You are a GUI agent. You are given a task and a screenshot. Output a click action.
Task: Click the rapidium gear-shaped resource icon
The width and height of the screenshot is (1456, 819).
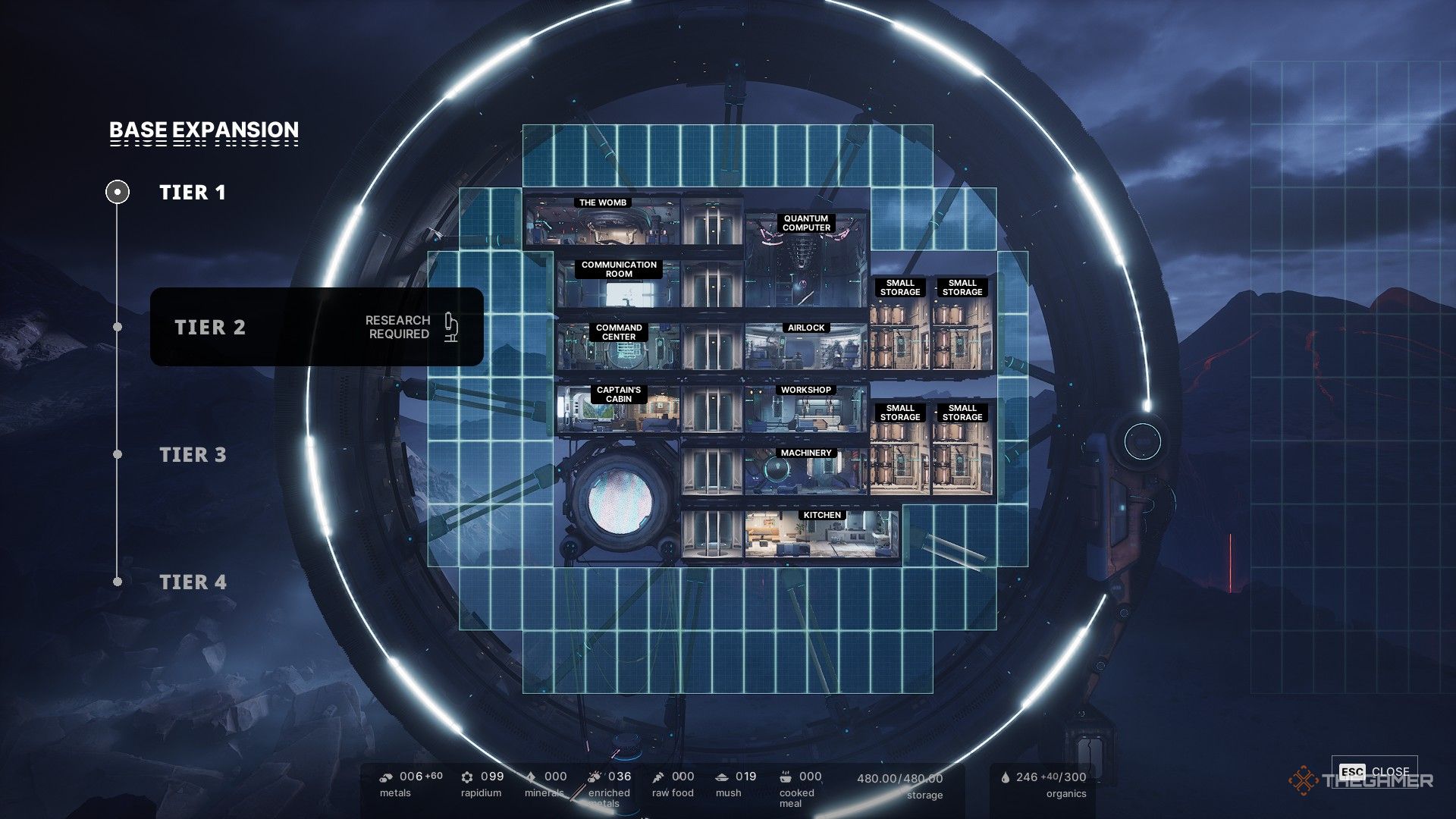tap(466, 777)
